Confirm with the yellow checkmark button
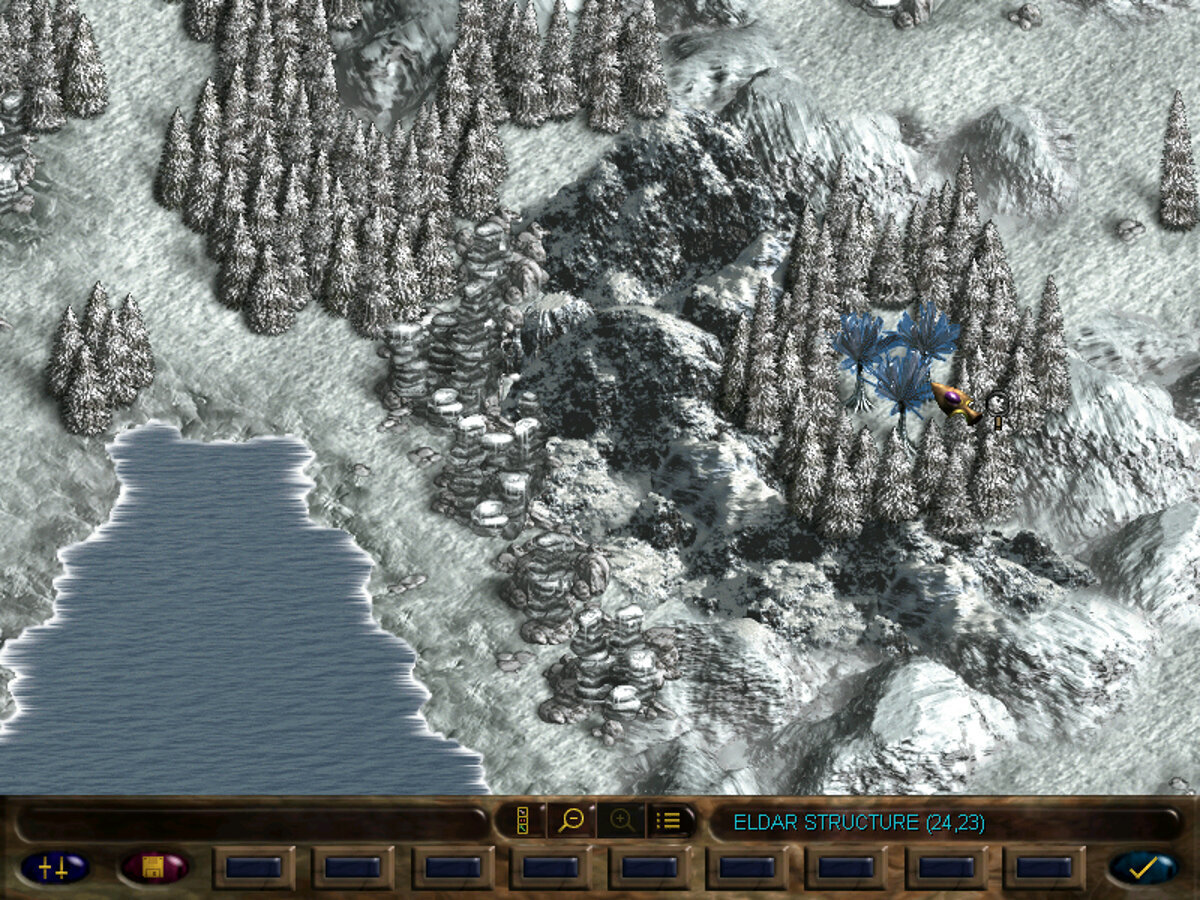 (1143, 867)
